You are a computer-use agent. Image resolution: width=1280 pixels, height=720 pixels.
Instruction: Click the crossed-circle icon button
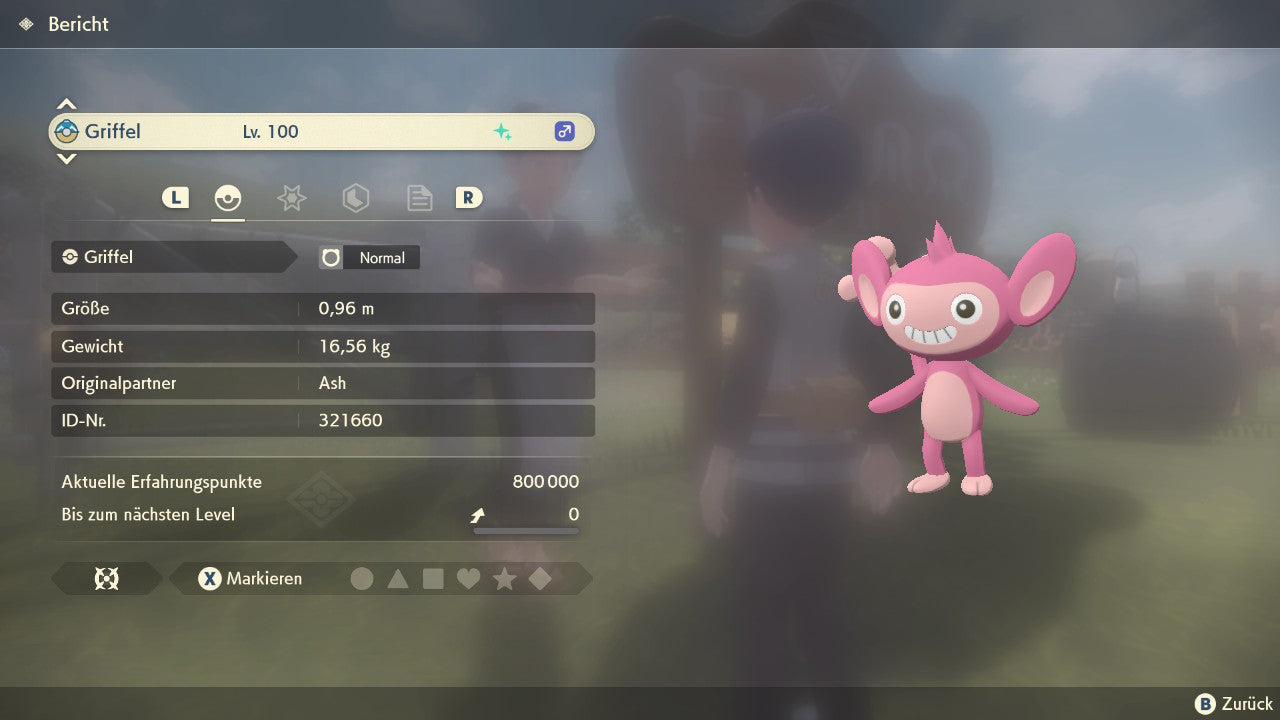[x=106, y=578]
